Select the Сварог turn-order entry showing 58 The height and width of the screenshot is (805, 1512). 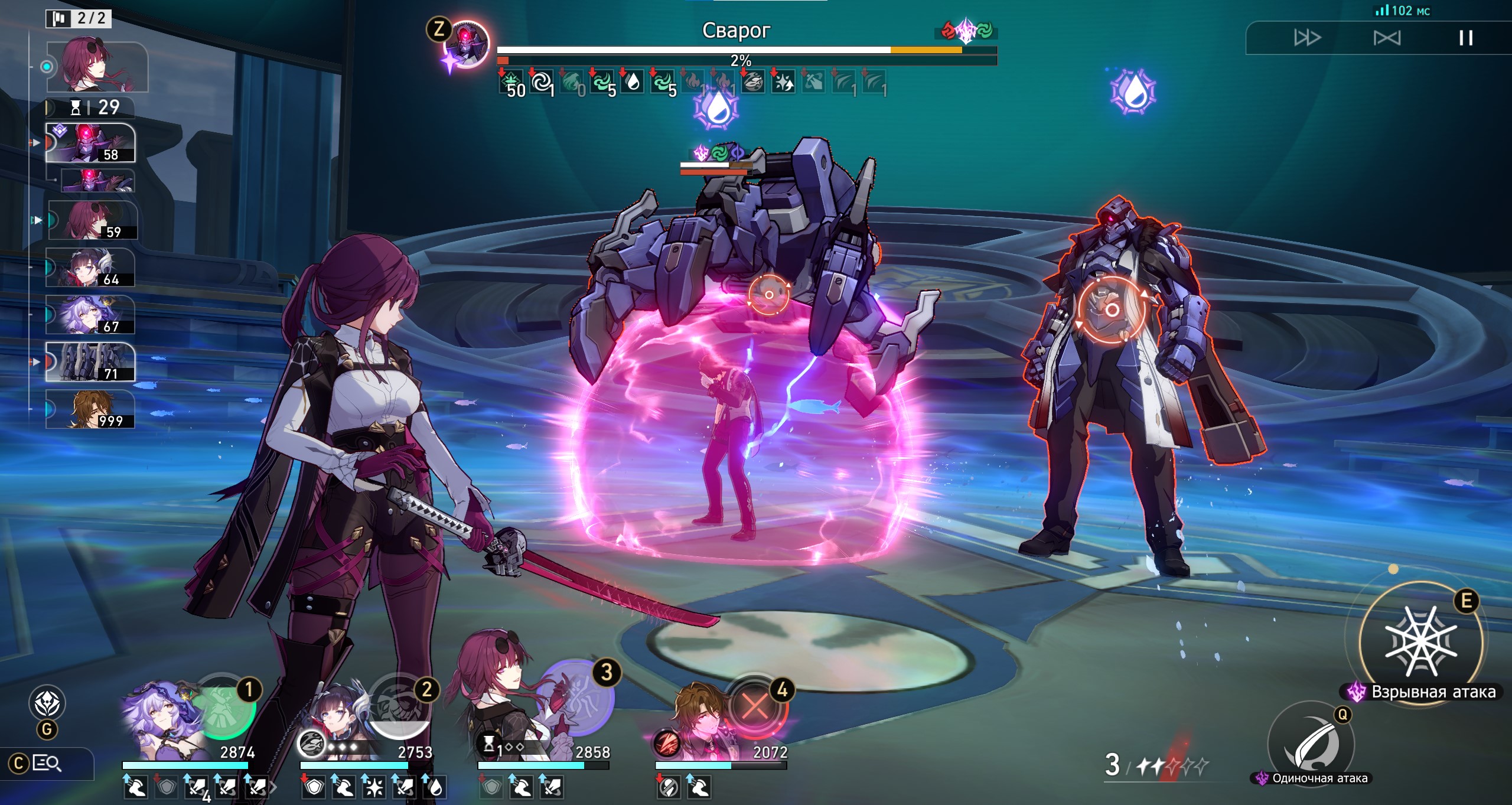coord(90,143)
